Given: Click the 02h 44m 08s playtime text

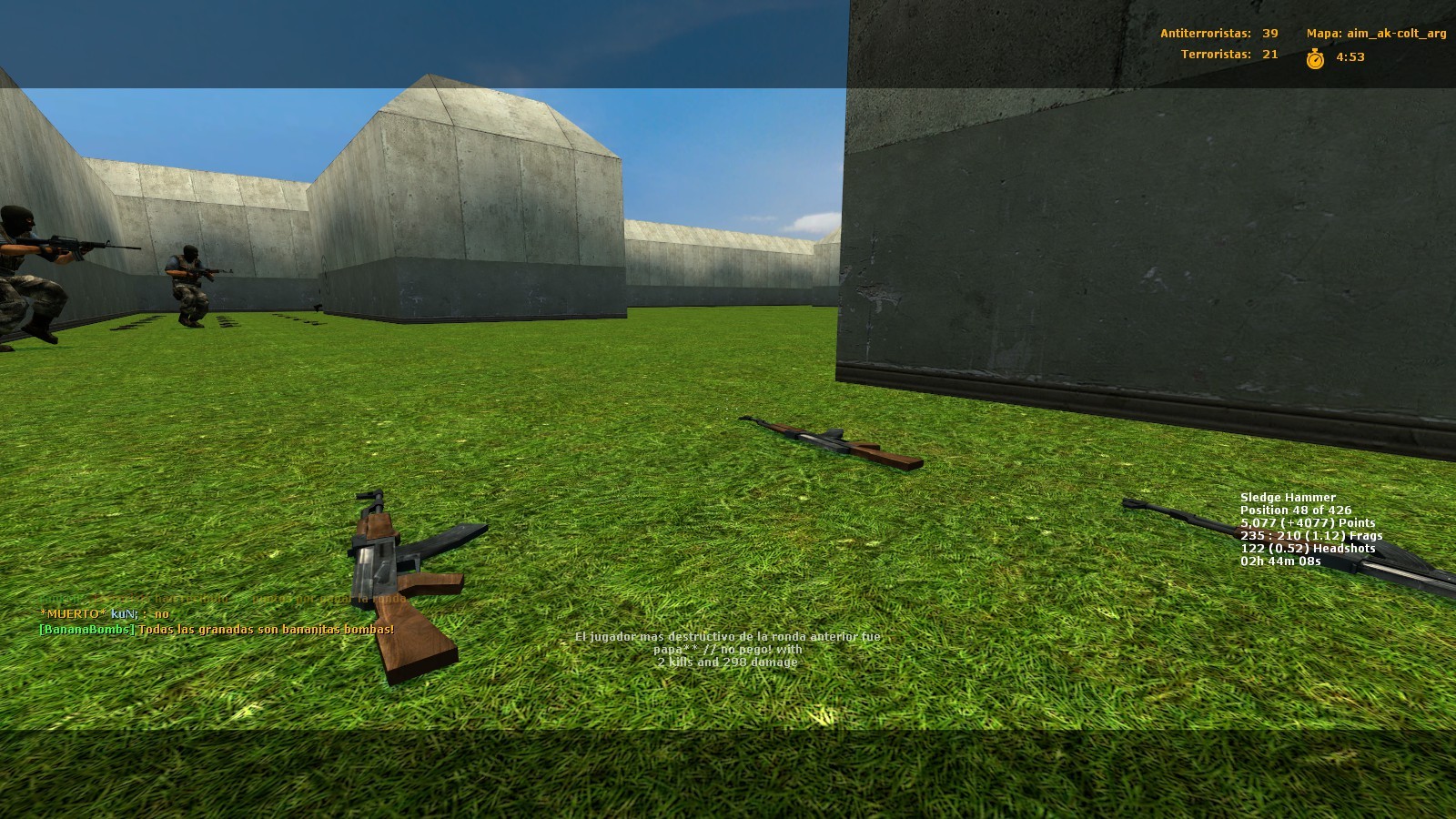Looking at the screenshot, I should pos(1279,561).
